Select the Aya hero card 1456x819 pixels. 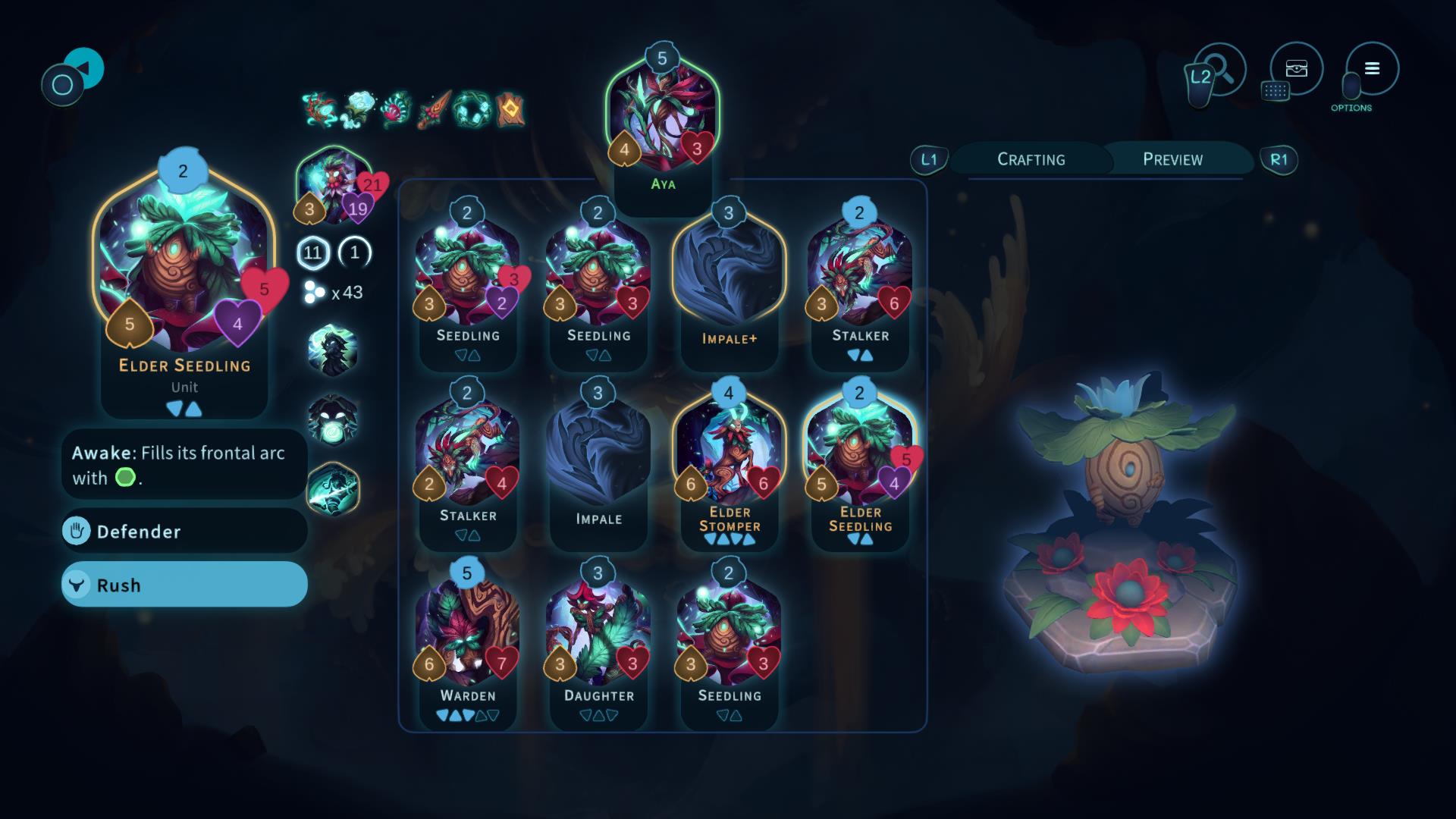click(x=662, y=121)
